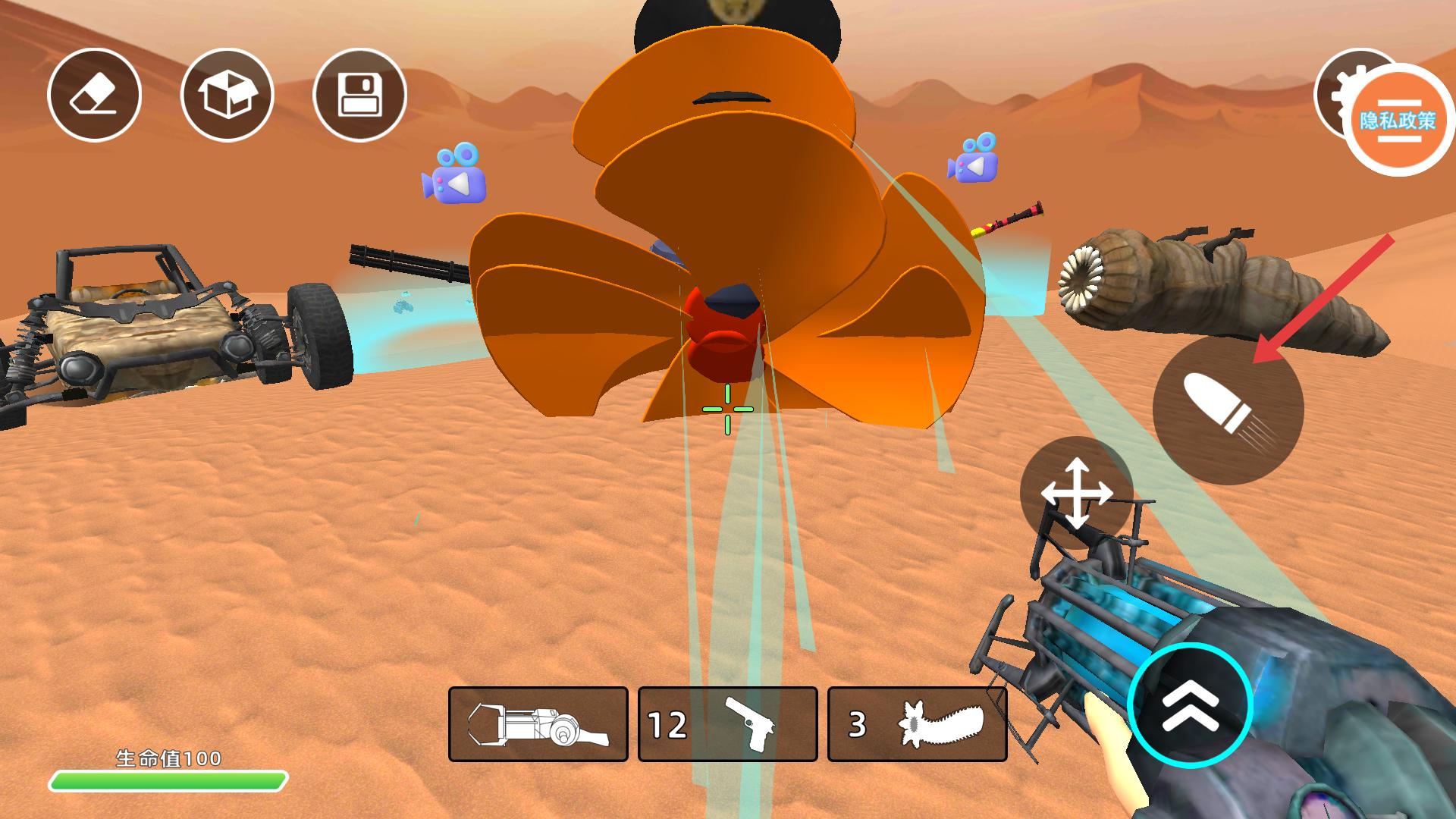Tap the eraser tool button
This screenshot has width=1456, height=819.
(94, 95)
